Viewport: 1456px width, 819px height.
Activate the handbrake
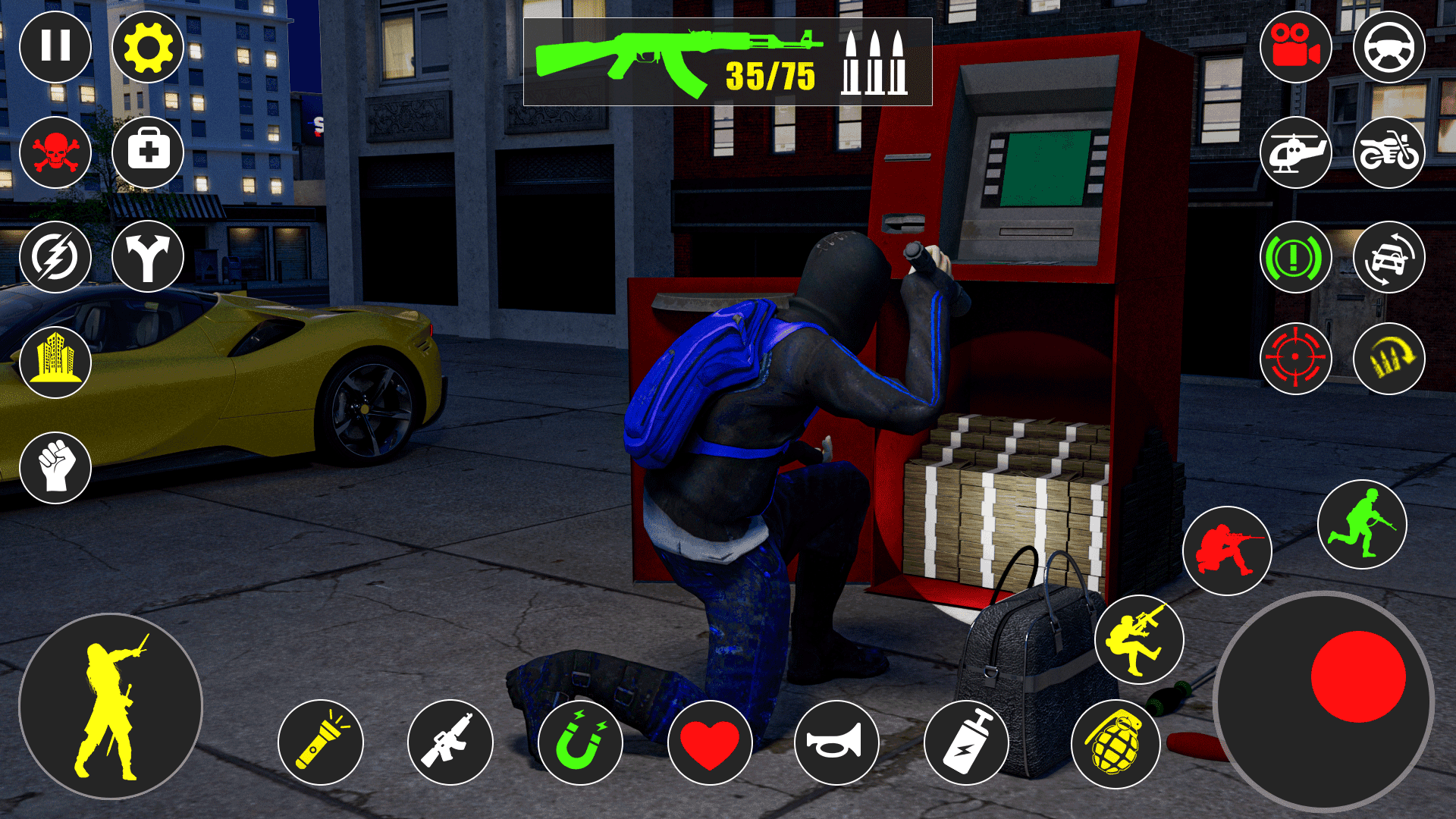(1298, 258)
